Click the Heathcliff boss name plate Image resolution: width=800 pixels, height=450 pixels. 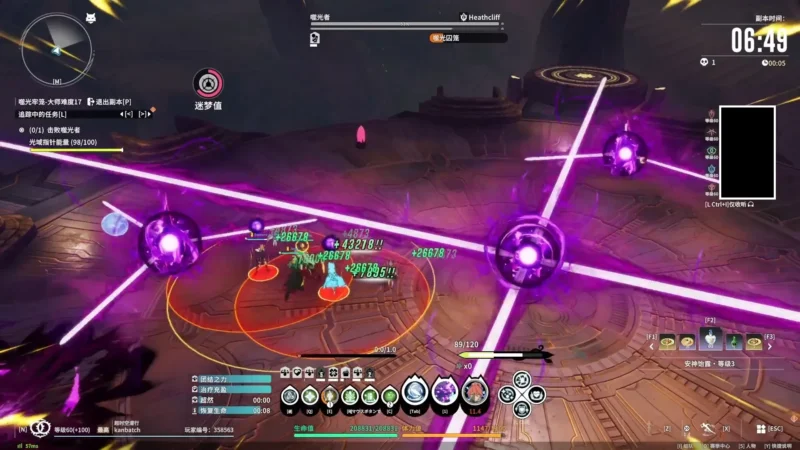490,18
